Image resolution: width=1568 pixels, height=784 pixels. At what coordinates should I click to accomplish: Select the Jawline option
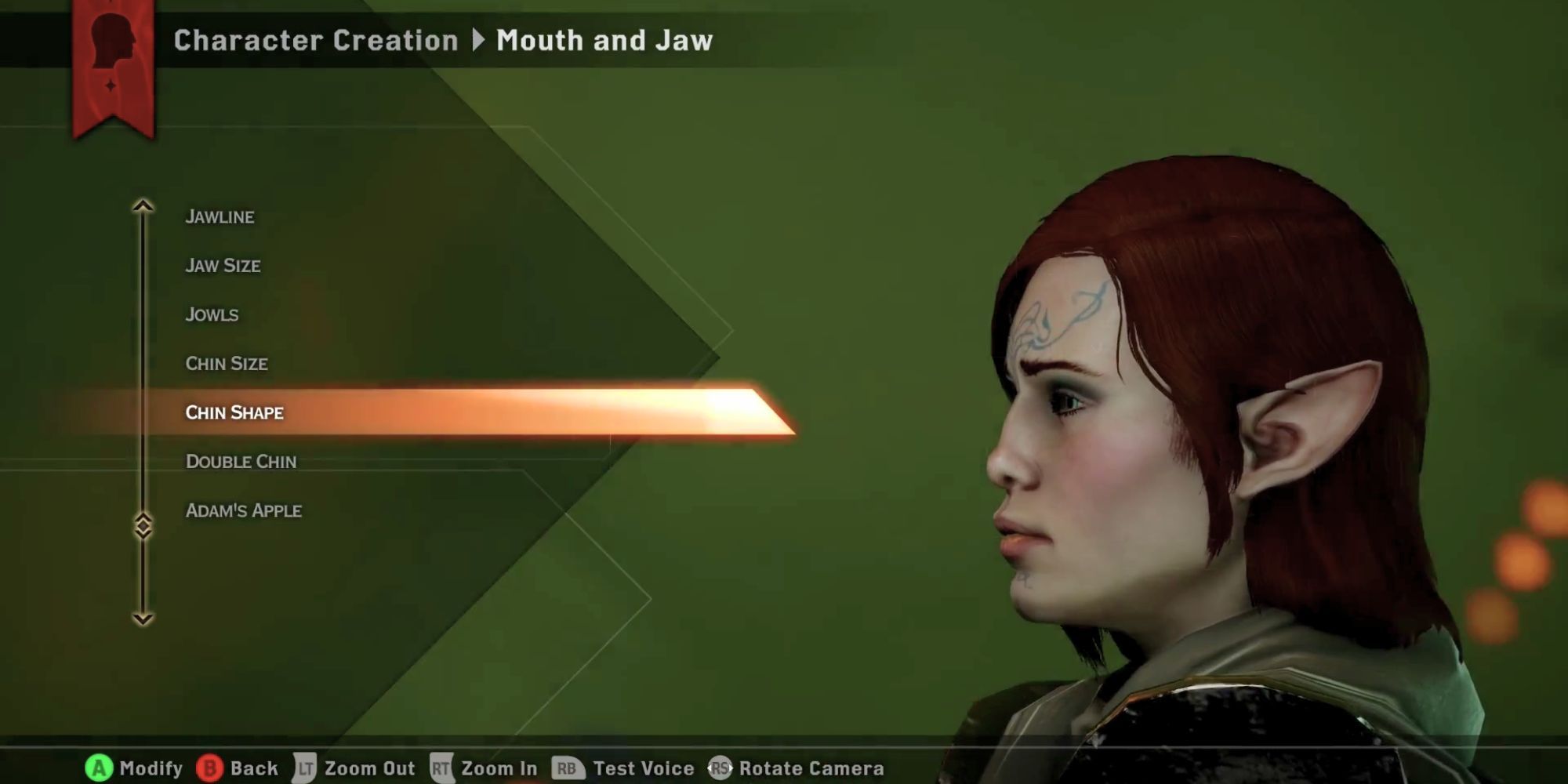pos(220,216)
